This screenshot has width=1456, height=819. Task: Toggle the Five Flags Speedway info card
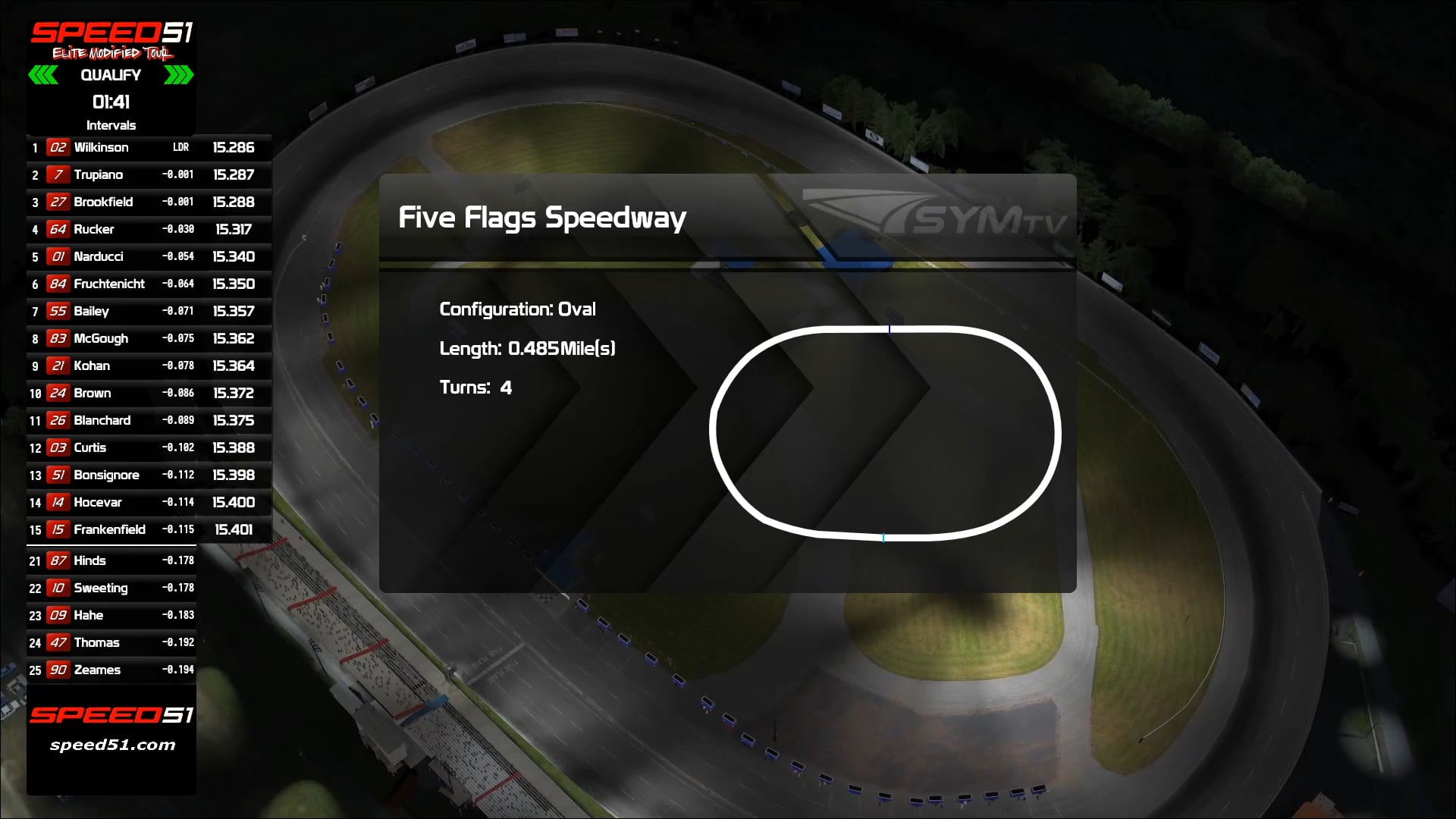tap(728, 383)
